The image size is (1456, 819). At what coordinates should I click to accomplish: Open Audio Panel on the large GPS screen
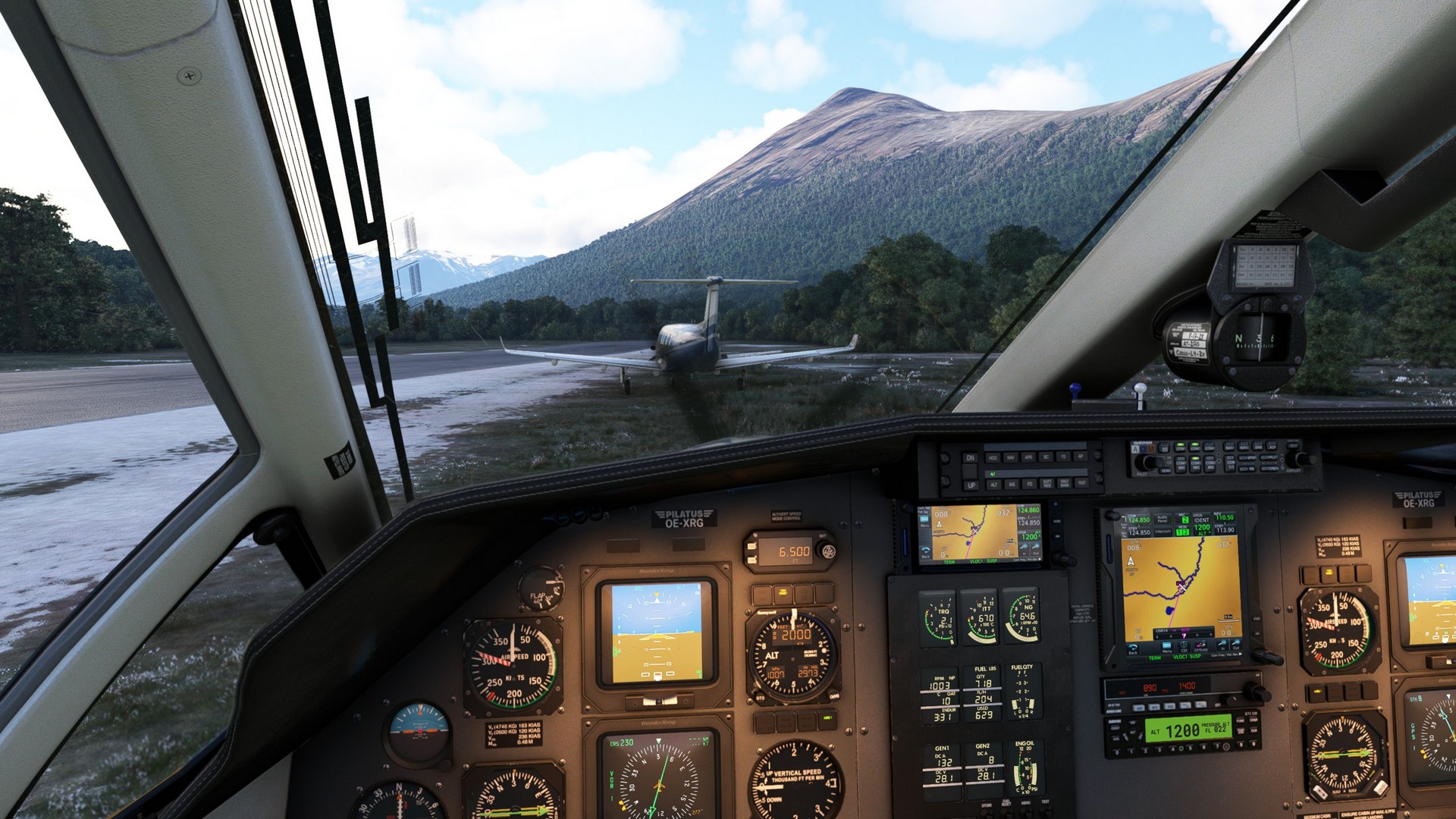[1162, 519]
